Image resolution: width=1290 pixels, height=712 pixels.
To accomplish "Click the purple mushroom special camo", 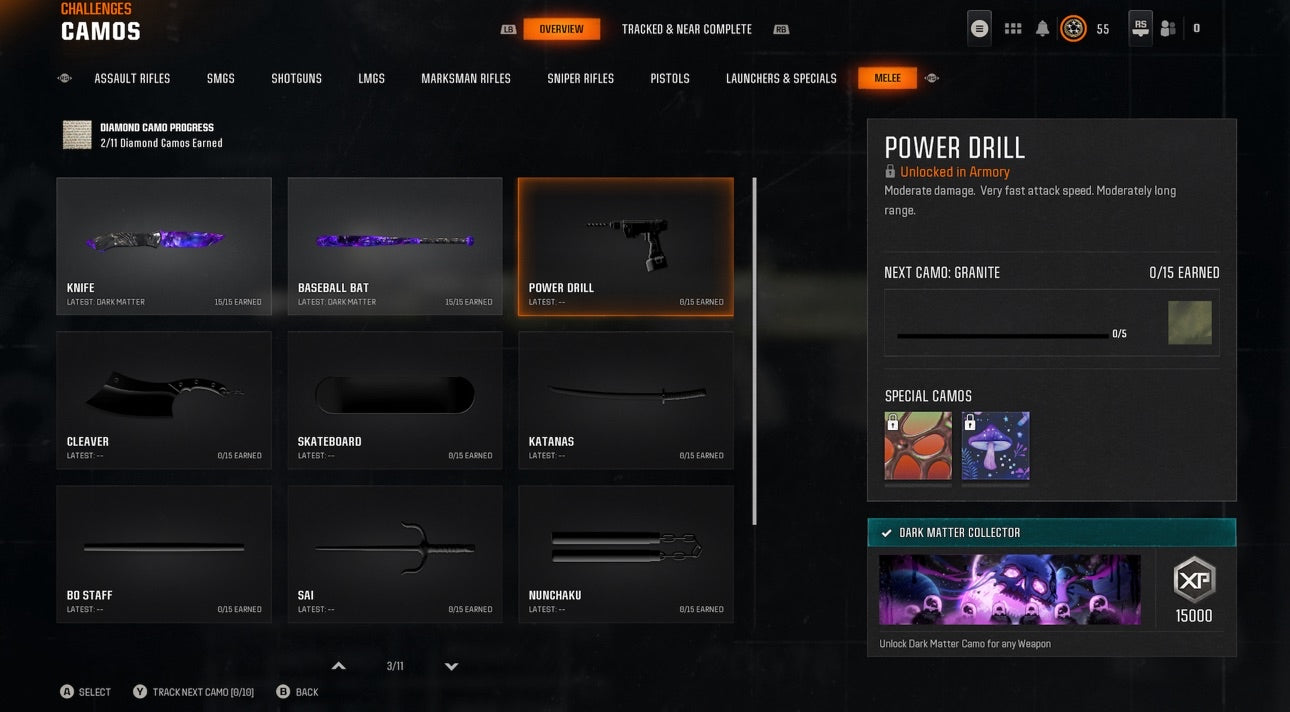I will [x=995, y=446].
